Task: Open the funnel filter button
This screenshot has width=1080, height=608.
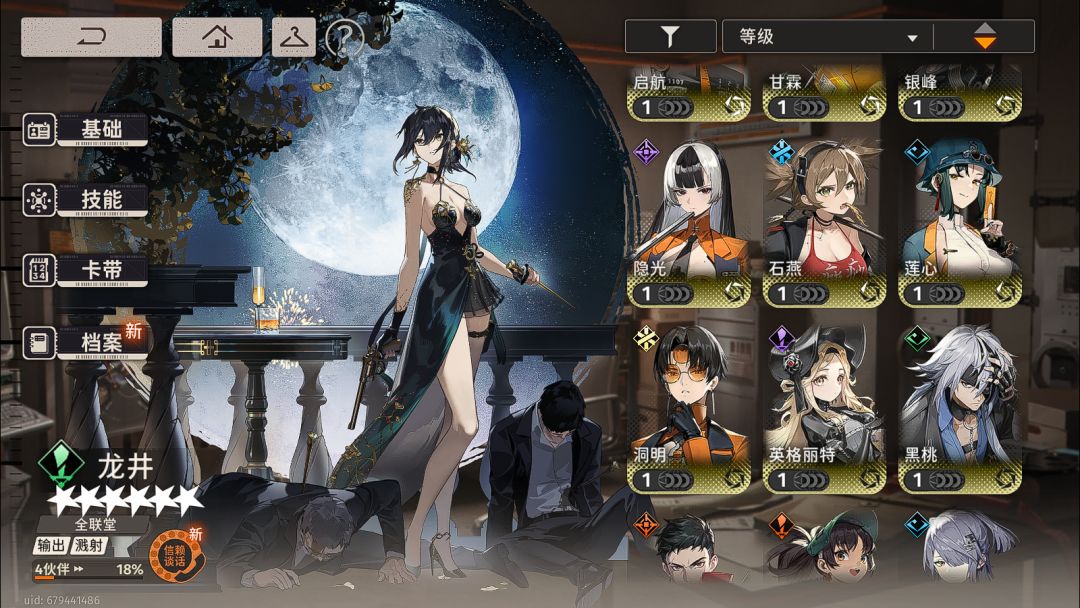Action: 670,37
